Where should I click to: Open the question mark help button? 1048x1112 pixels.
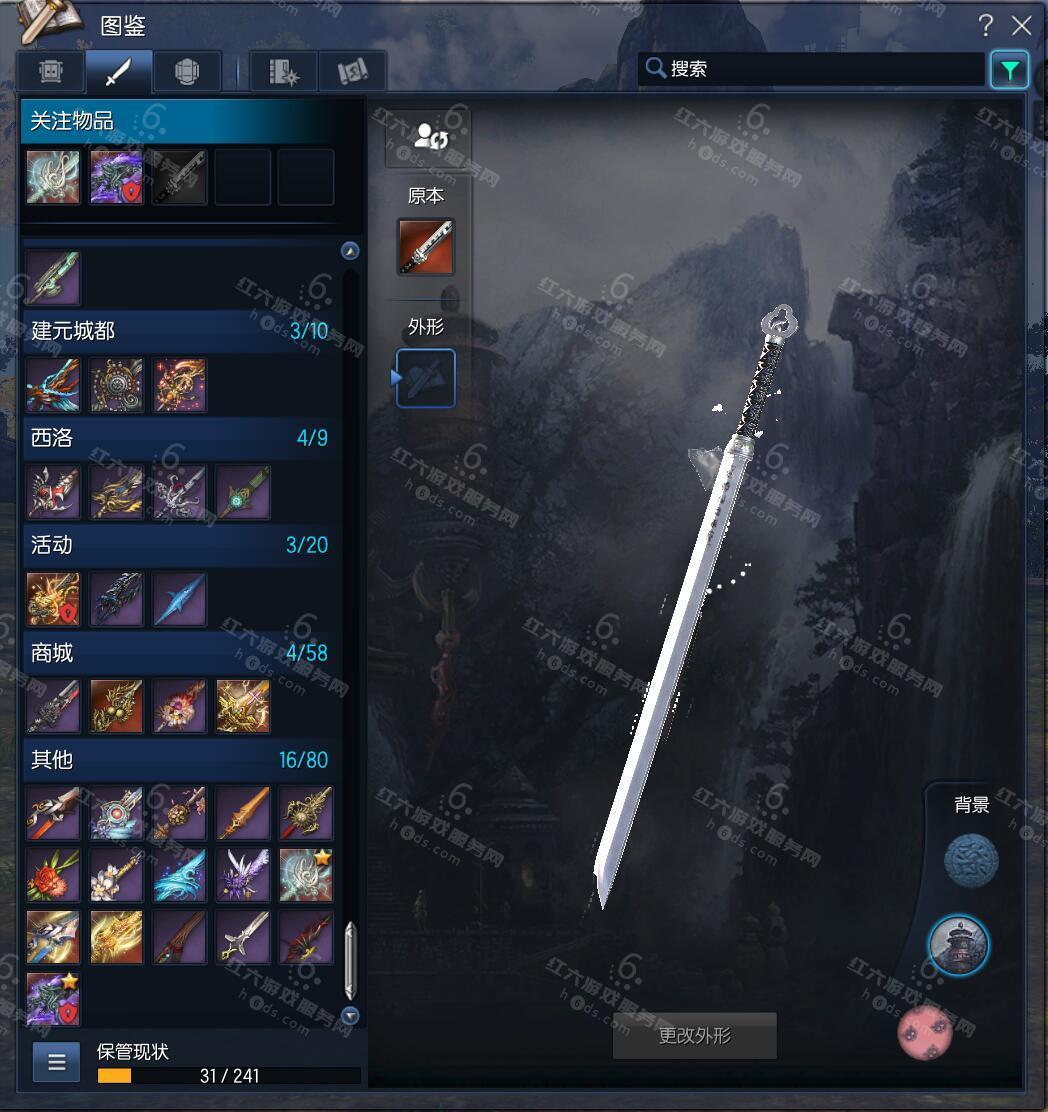coord(985,26)
